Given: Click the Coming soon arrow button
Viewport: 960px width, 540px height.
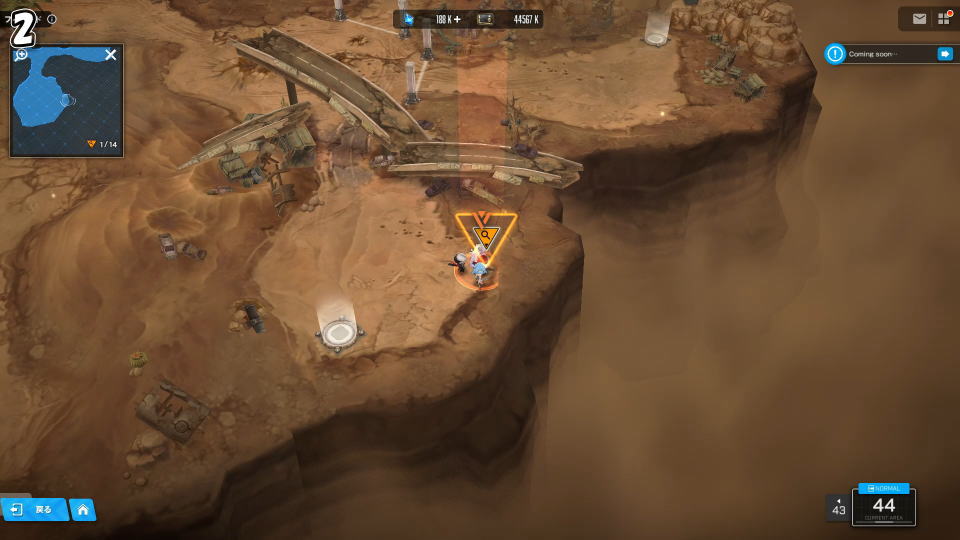Looking at the screenshot, I should tap(944, 54).
